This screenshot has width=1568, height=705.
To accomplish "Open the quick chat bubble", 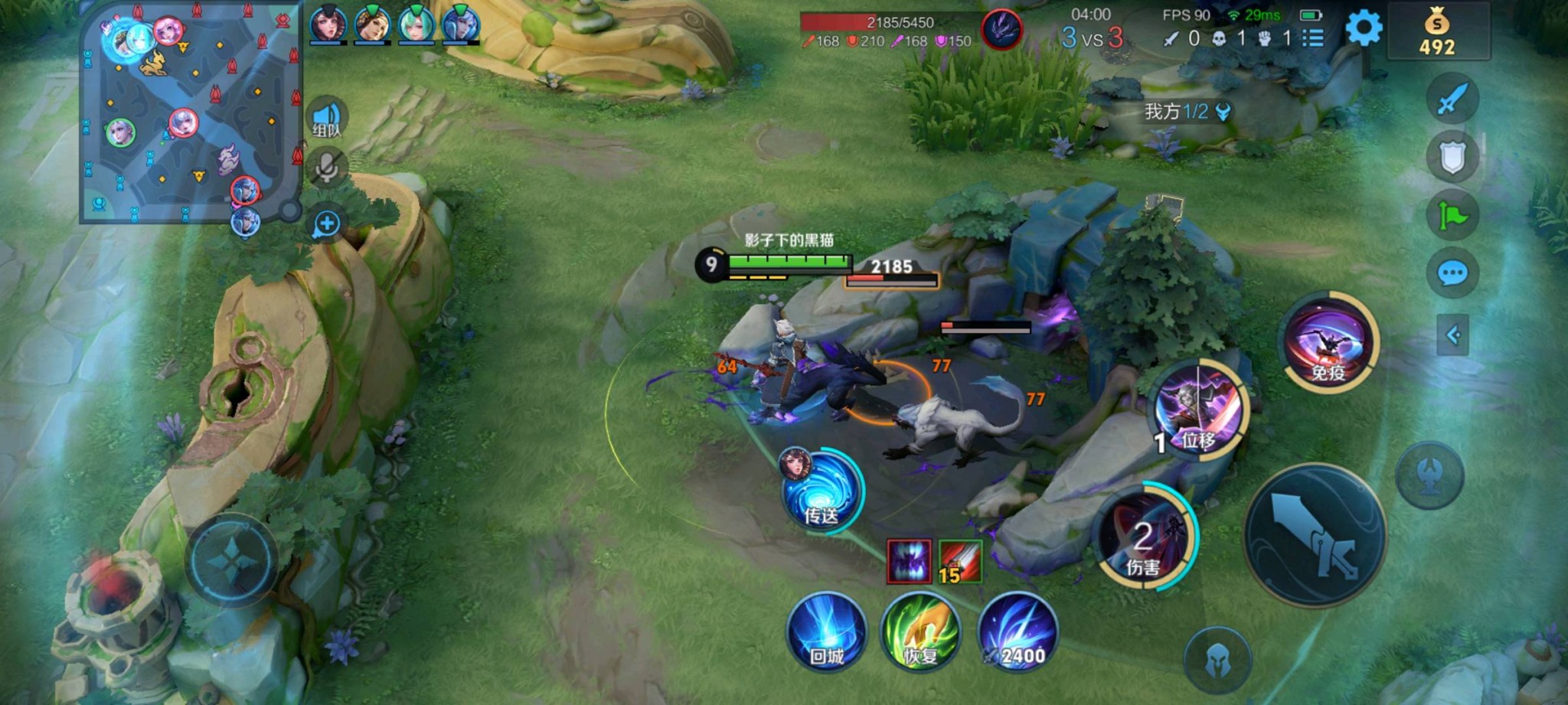I will (x=1452, y=273).
